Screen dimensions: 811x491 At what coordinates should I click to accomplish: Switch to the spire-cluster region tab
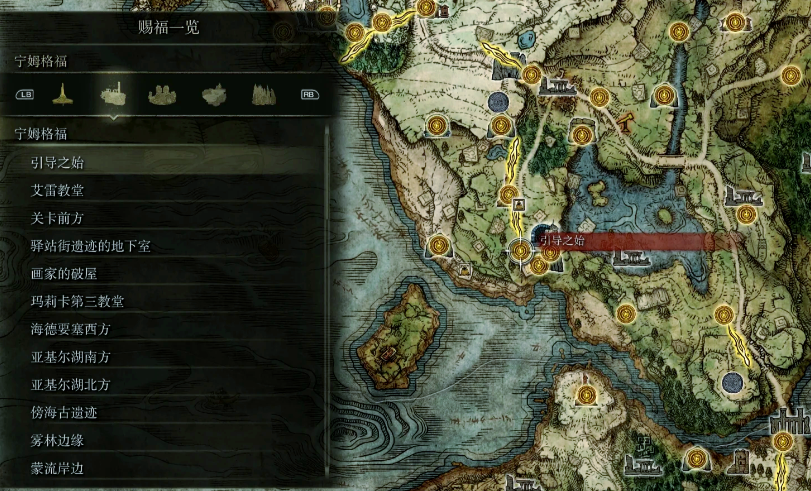click(x=262, y=95)
